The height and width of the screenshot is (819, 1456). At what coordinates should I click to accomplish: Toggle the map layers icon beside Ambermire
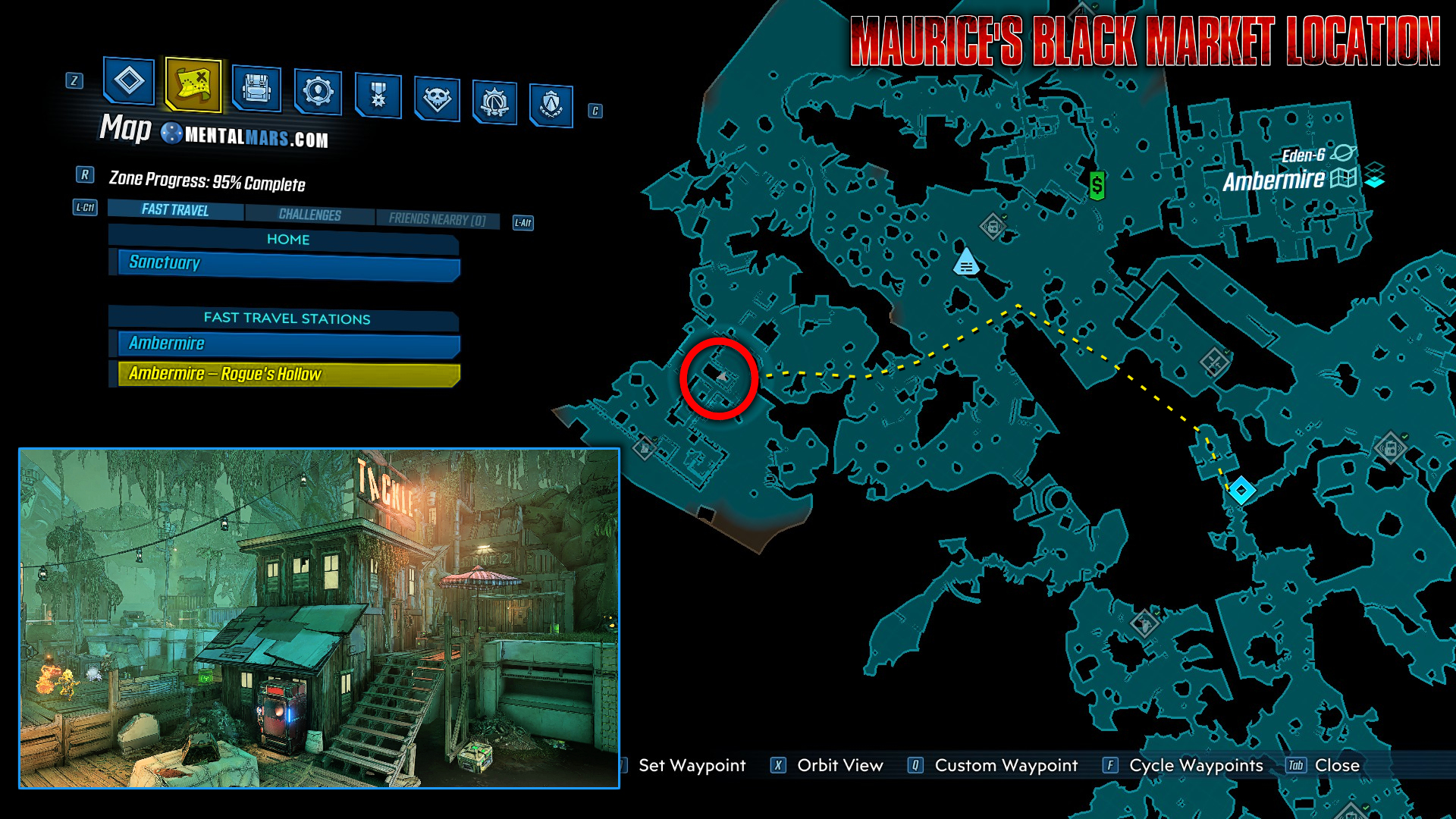1376,176
